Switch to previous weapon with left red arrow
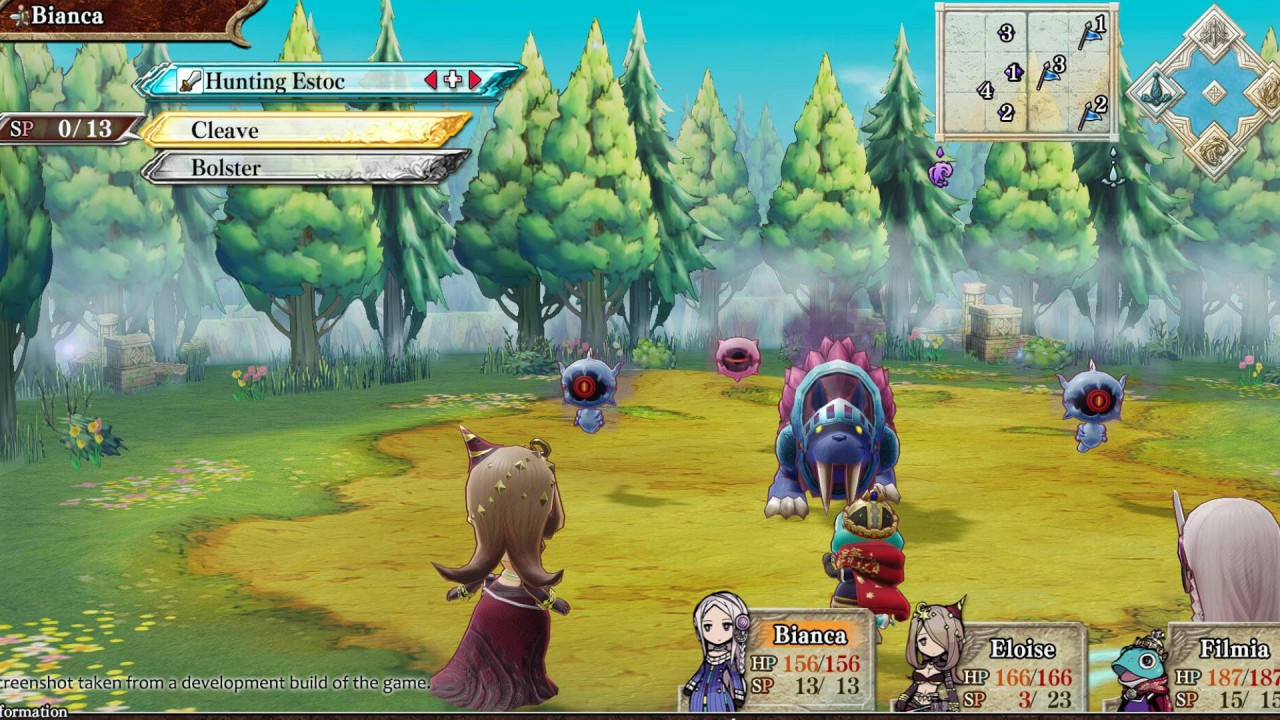This screenshot has width=1280, height=720. click(431, 81)
